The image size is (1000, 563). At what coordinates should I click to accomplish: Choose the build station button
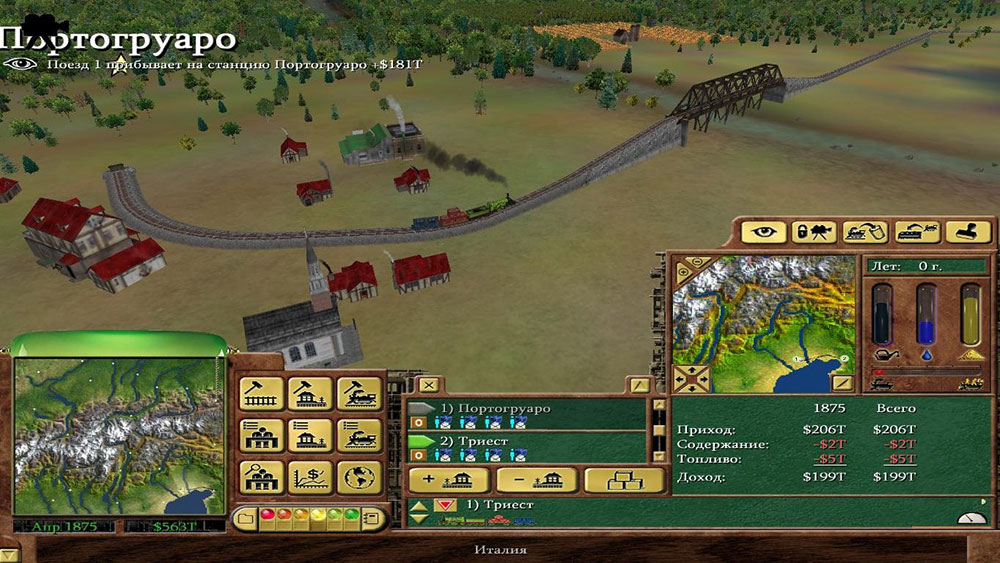pos(310,394)
